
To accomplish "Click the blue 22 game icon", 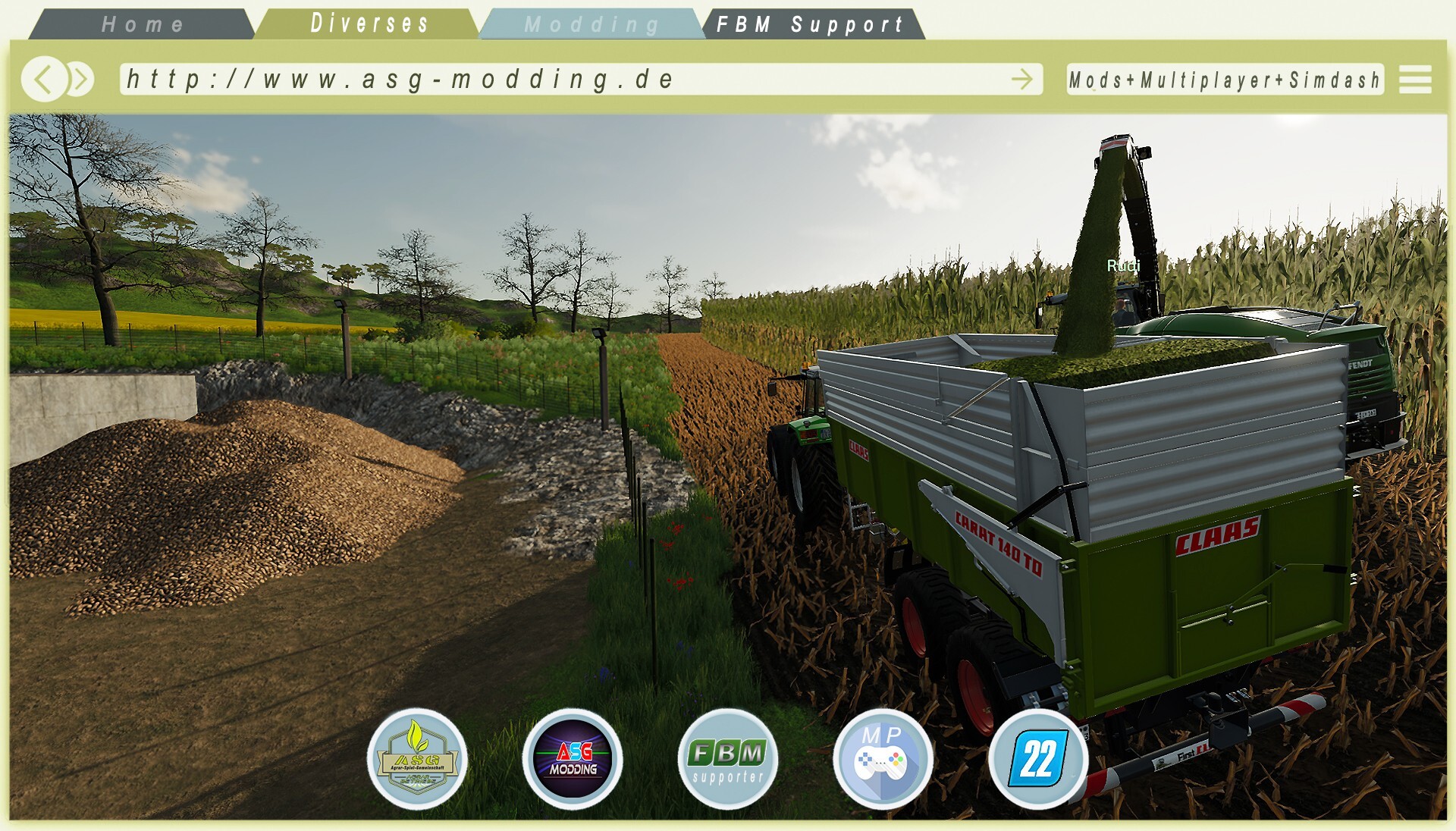I will click(x=1037, y=759).
